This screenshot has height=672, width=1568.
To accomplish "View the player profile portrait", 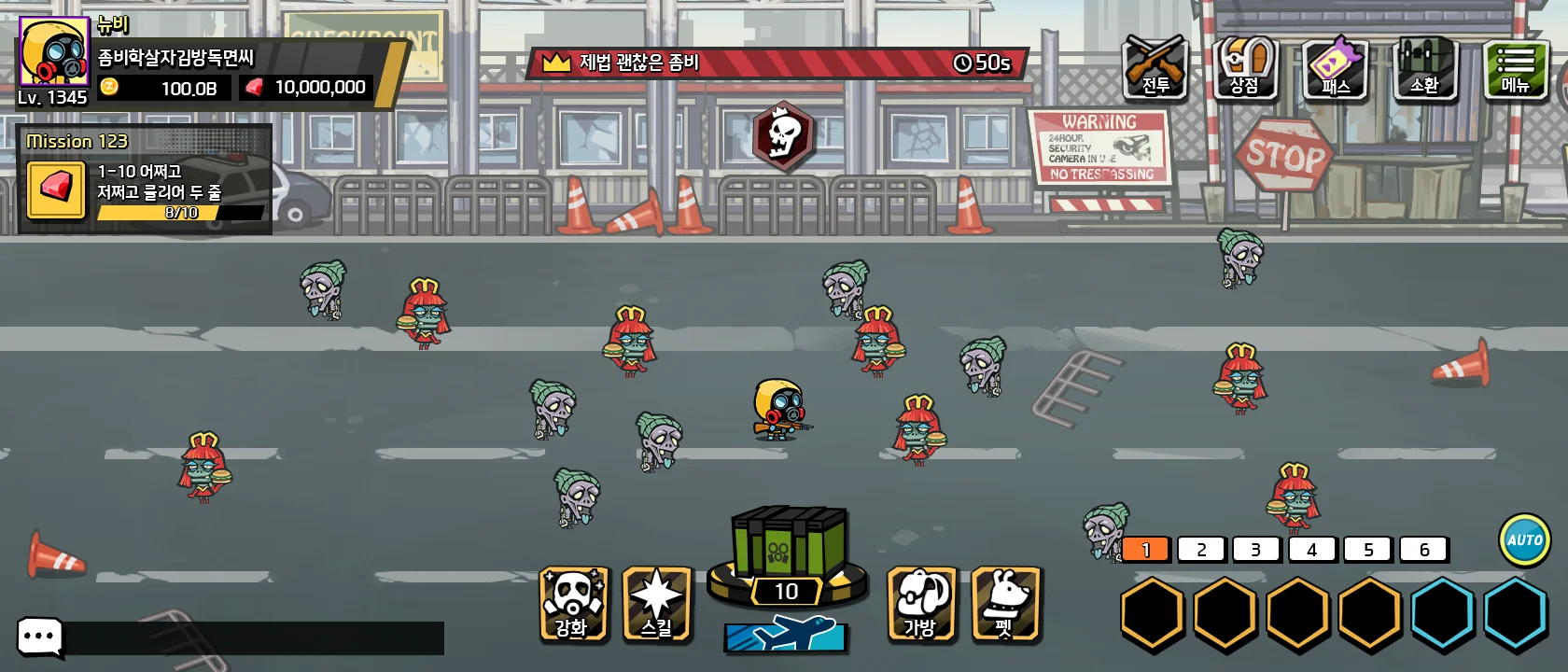I will (x=53, y=52).
